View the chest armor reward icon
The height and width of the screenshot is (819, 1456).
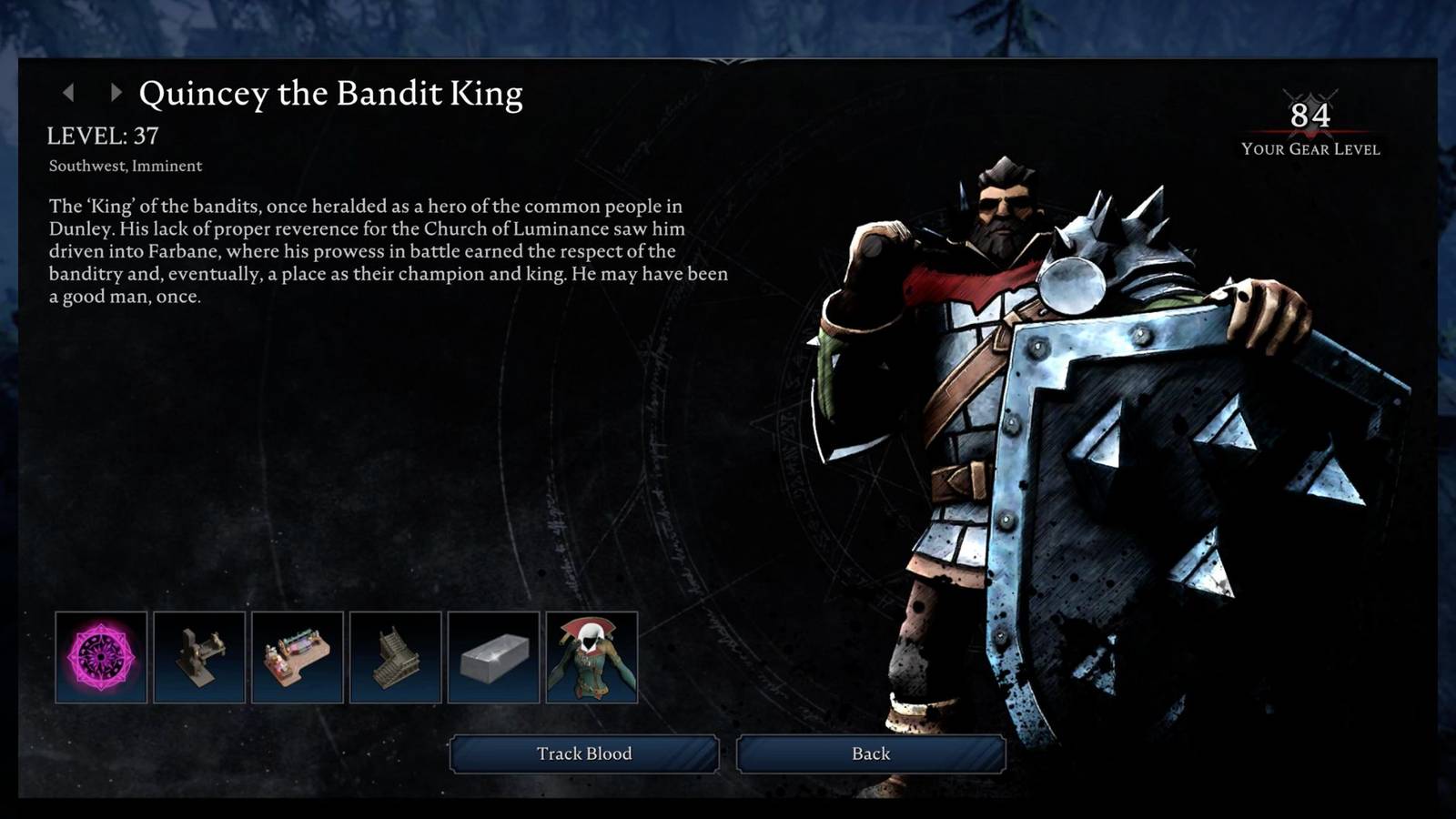tap(592, 659)
